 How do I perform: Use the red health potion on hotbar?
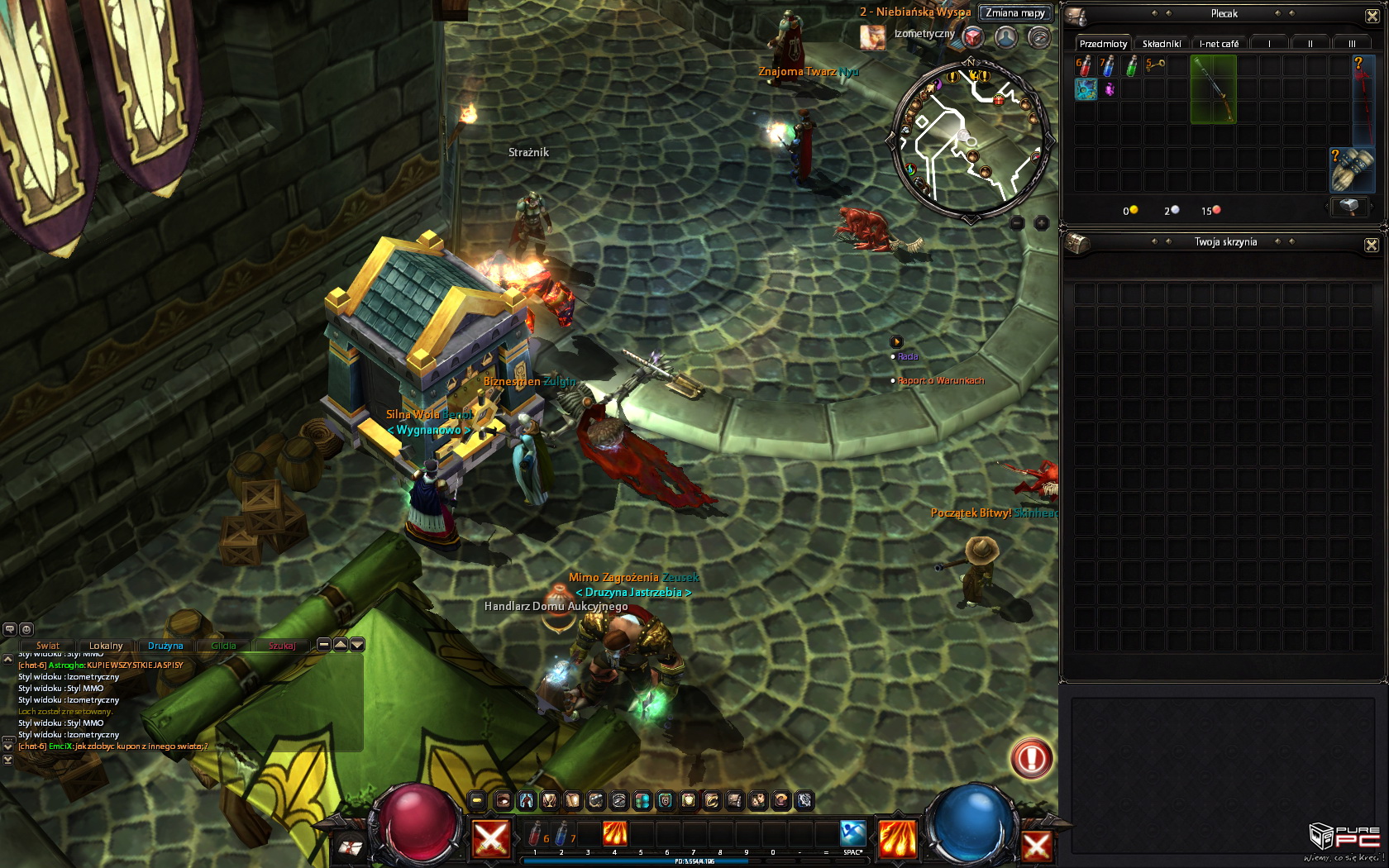536,835
